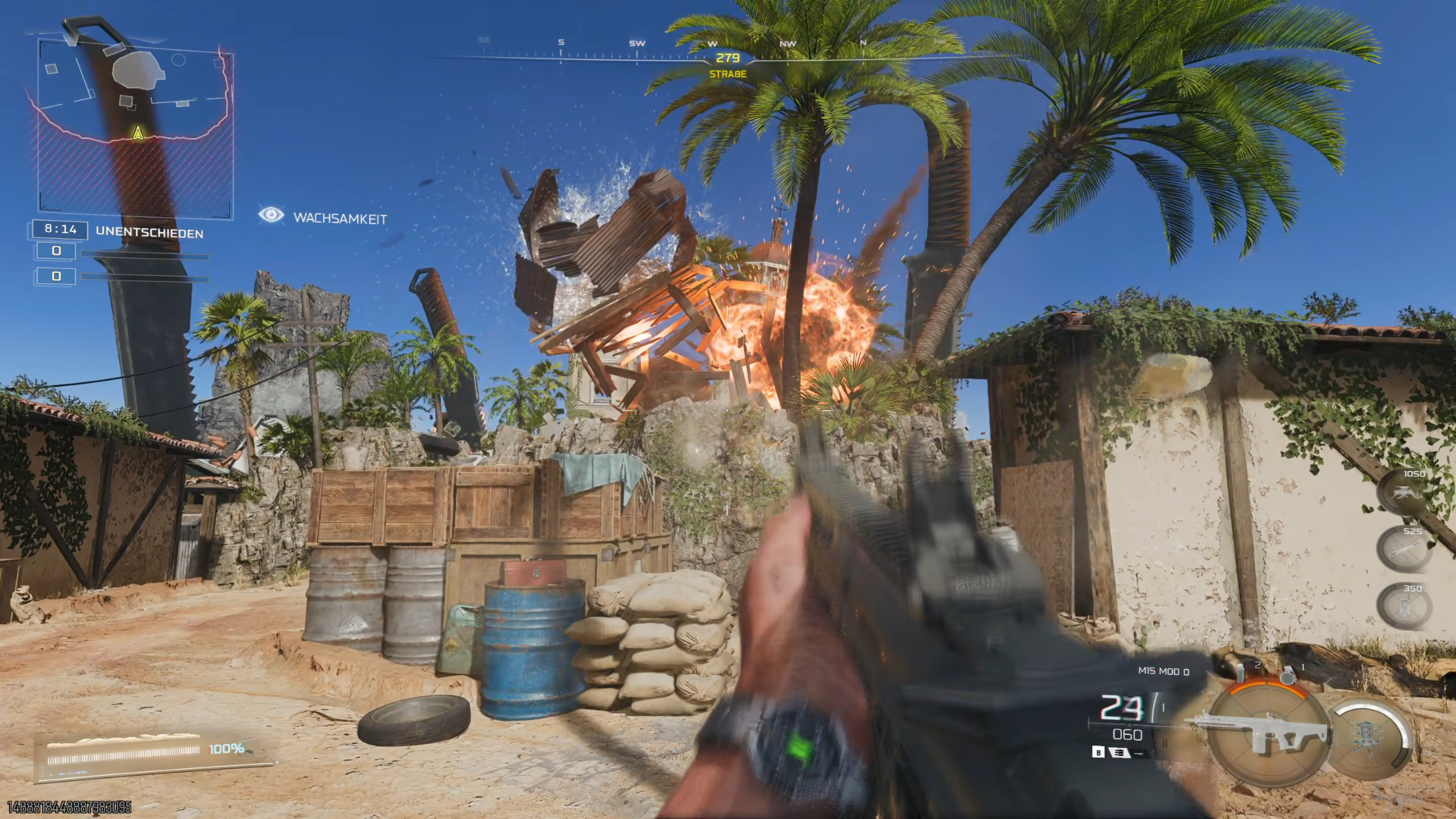Select the Wachsamkeit eye perk icon
The height and width of the screenshot is (819, 1456).
[x=271, y=215]
